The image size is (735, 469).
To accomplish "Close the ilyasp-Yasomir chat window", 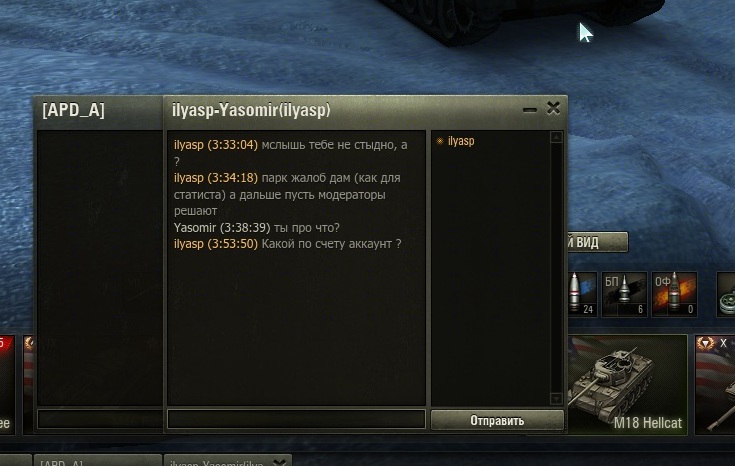I will (553, 109).
